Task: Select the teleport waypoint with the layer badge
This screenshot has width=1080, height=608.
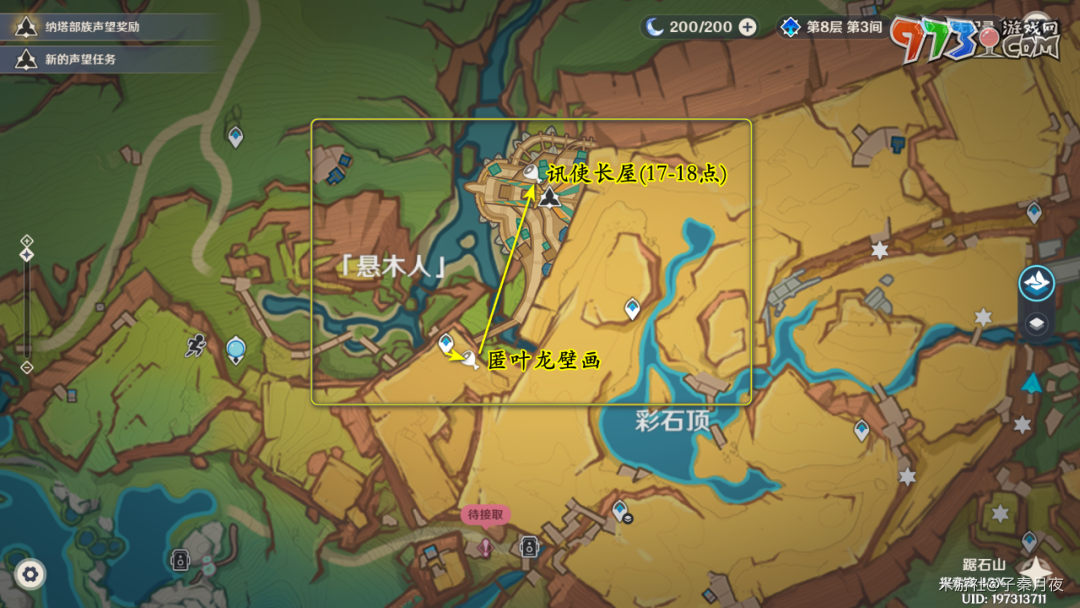Action: click(621, 511)
